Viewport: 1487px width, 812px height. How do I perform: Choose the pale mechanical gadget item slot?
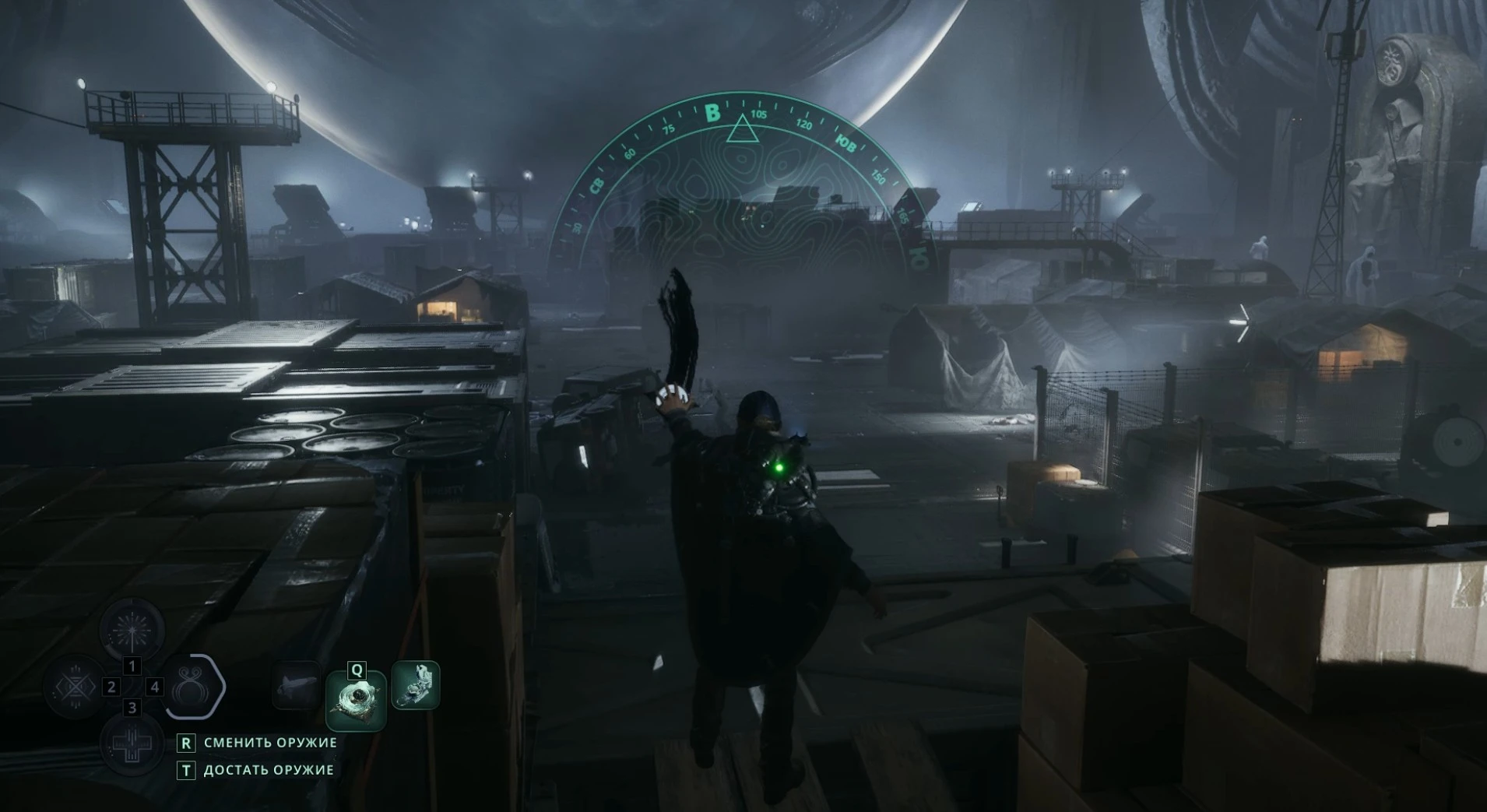pyautogui.click(x=416, y=685)
